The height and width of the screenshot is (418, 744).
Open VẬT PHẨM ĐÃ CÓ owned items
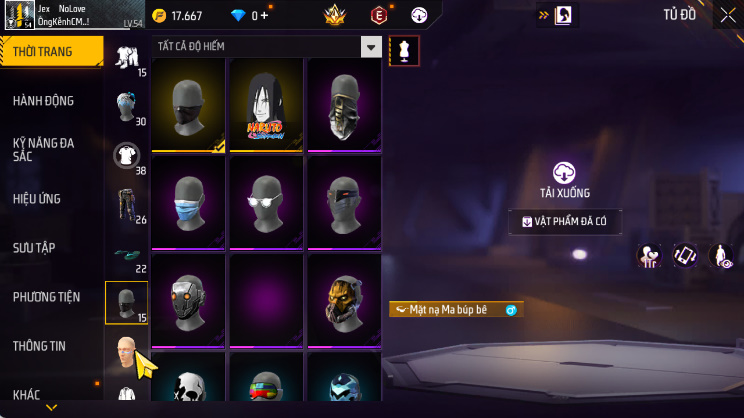[x=565, y=222]
